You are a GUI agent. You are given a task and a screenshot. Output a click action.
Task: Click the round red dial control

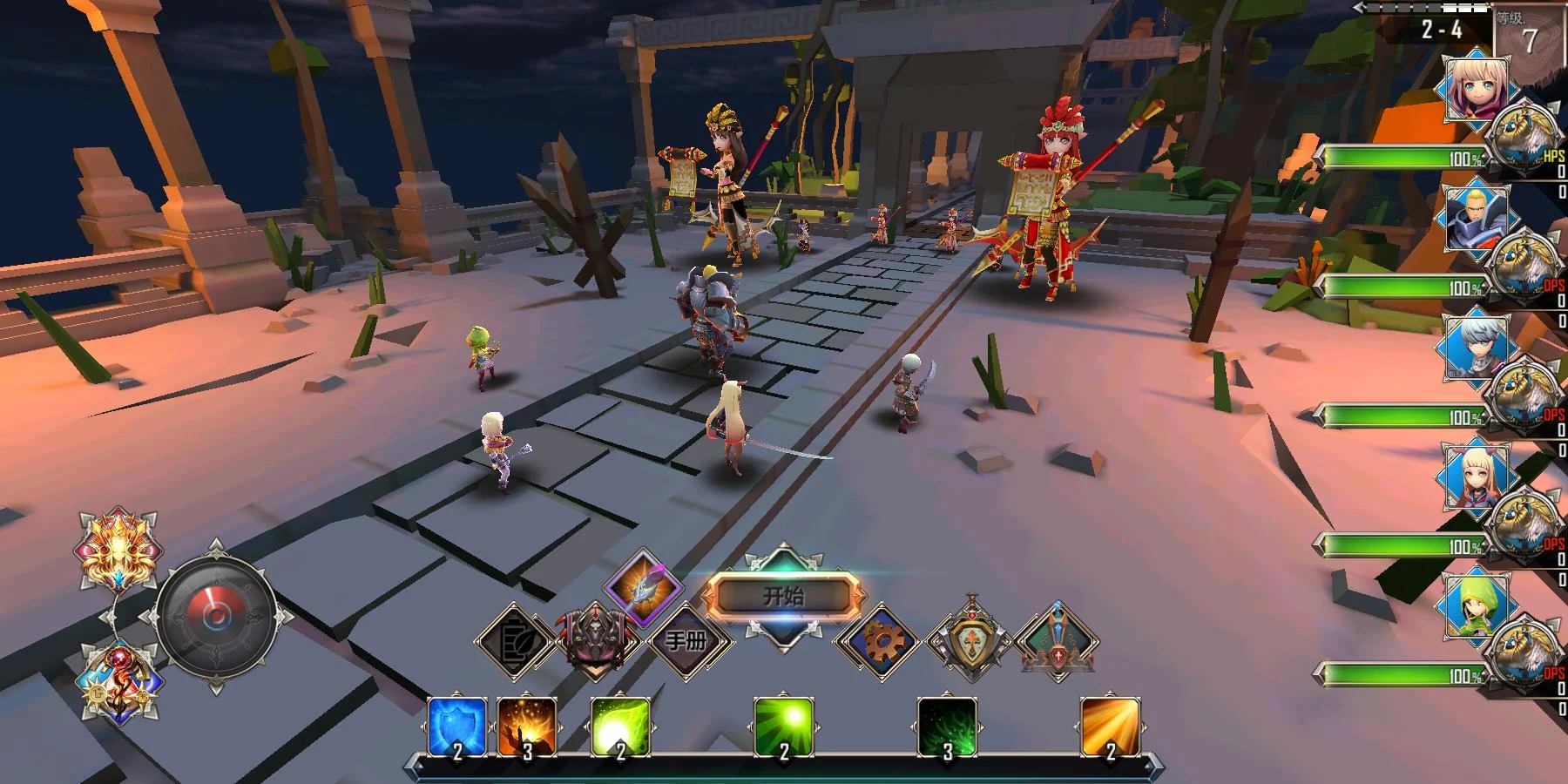tap(215, 616)
